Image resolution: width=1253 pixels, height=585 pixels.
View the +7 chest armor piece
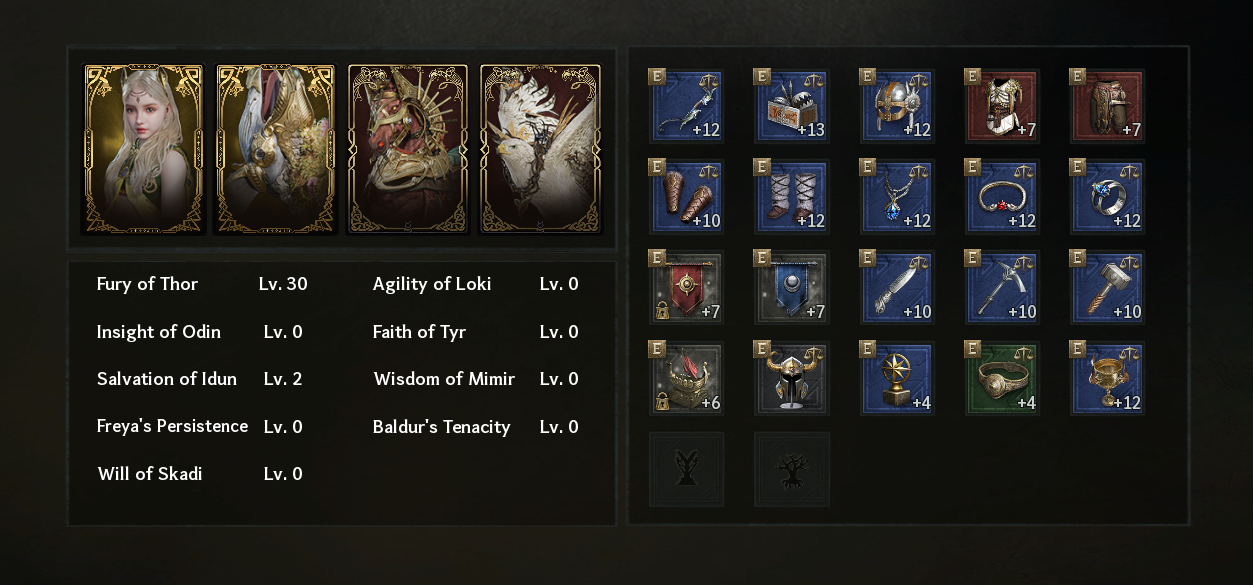pos(1002,106)
